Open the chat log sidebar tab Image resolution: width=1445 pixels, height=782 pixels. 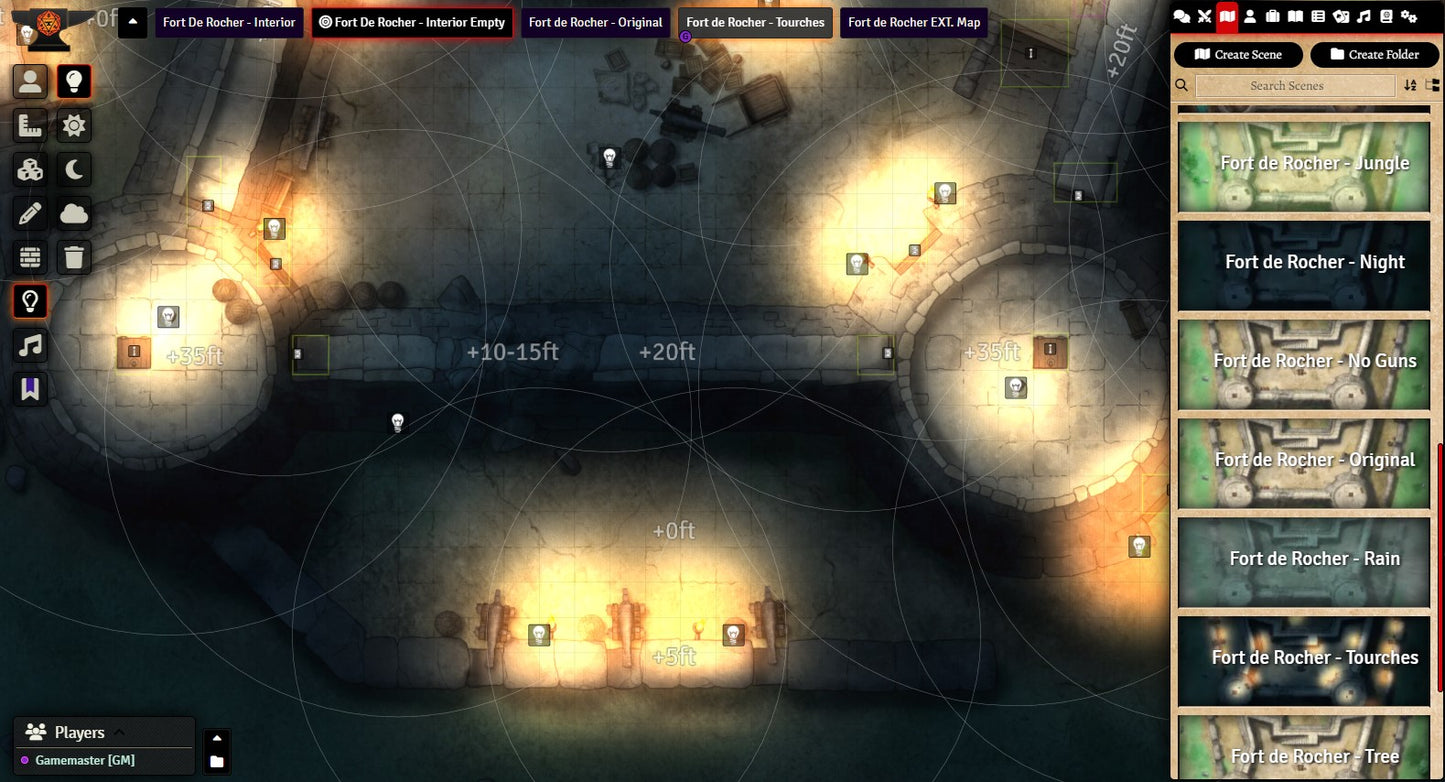point(1181,16)
